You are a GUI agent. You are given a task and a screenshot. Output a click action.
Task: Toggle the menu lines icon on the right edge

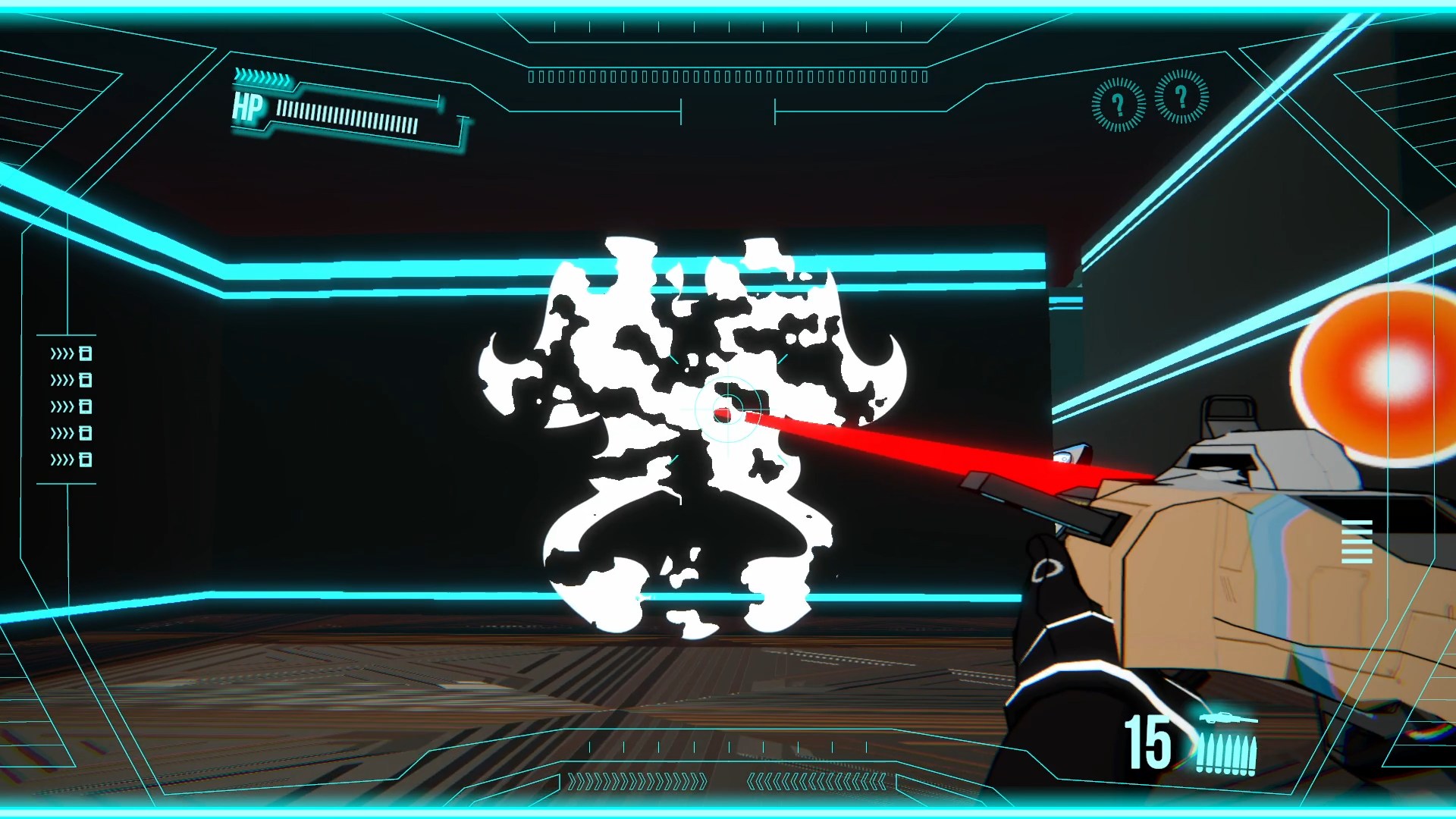[1357, 541]
